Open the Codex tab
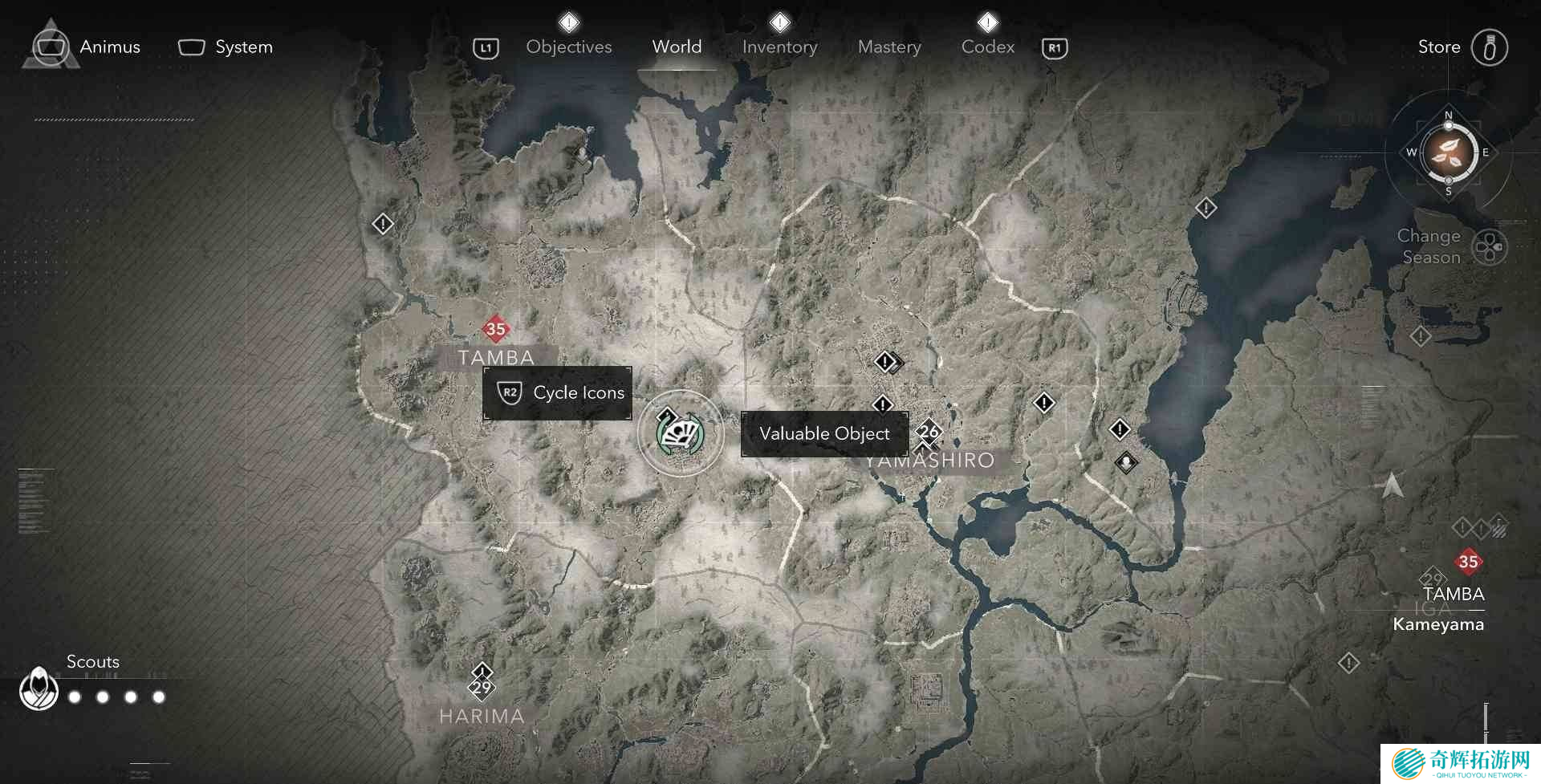The width and height of the screenshot is (1541, 784). pyautogui.click(x=988, y=47)
